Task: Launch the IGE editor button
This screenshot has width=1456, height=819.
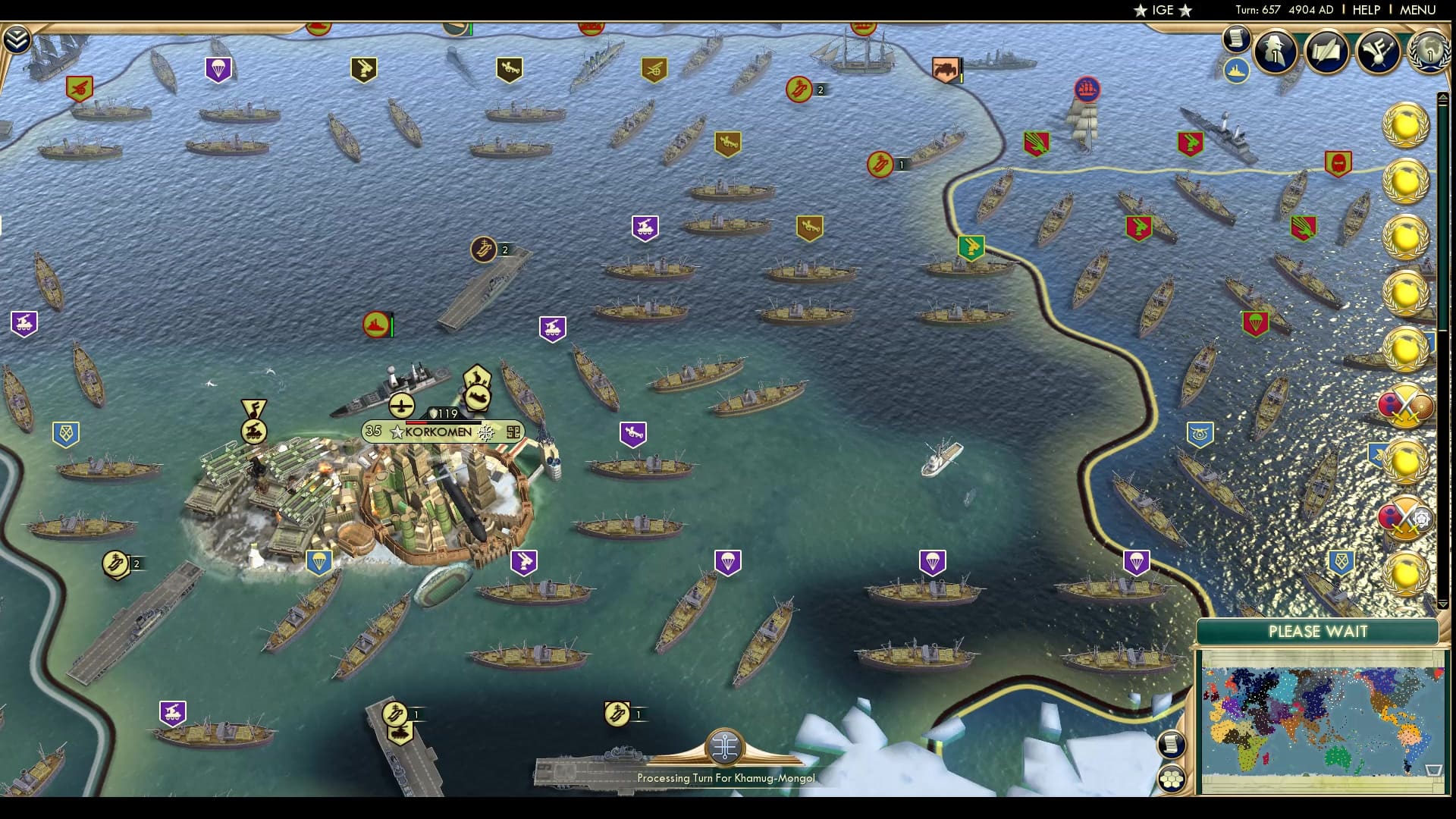Action: tap(1163, 11)
